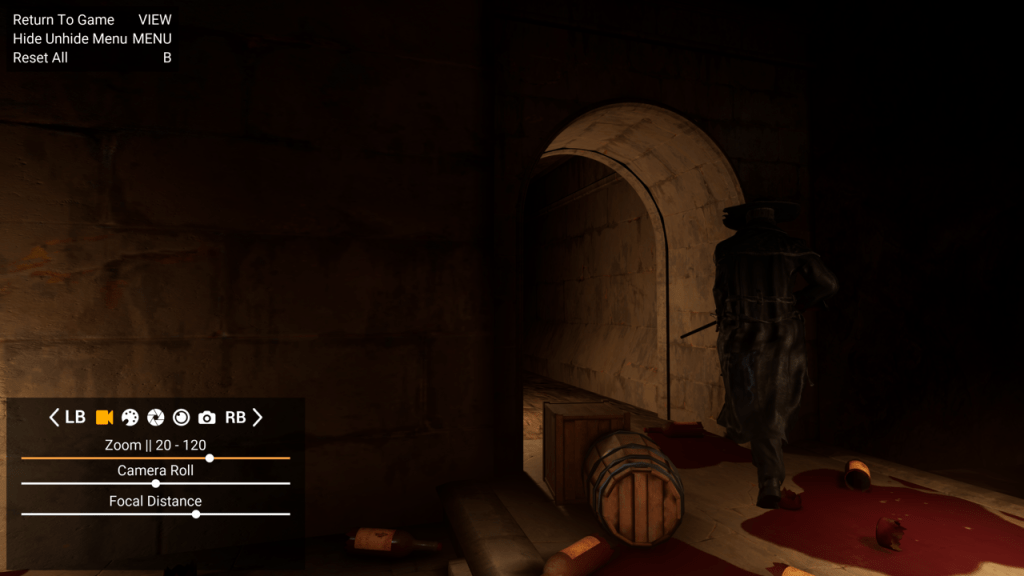1024x576 pixels.
Task: Switch to the photo camera tab
Action: (207, 417)
